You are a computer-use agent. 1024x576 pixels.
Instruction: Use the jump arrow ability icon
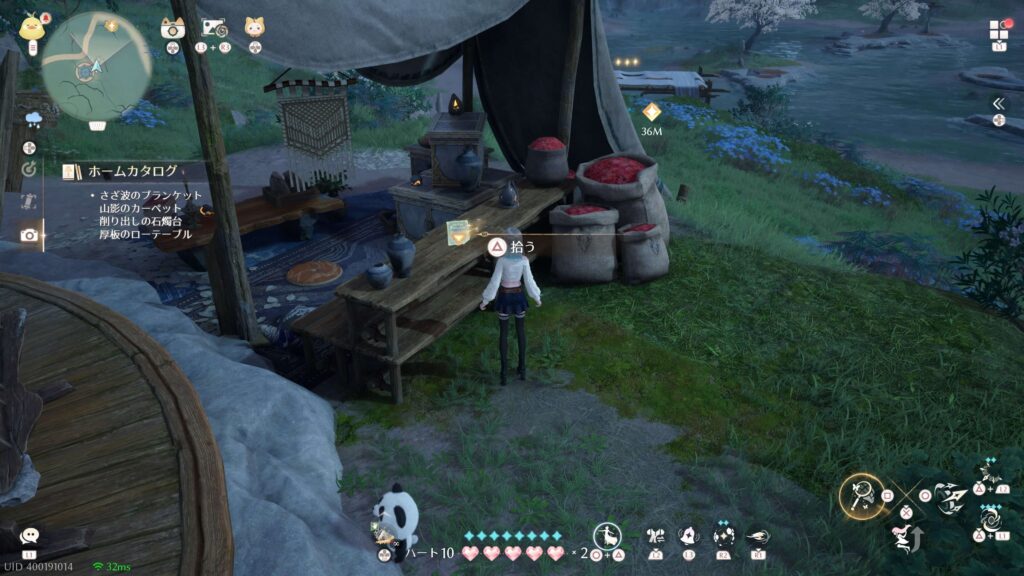point(905,536)
